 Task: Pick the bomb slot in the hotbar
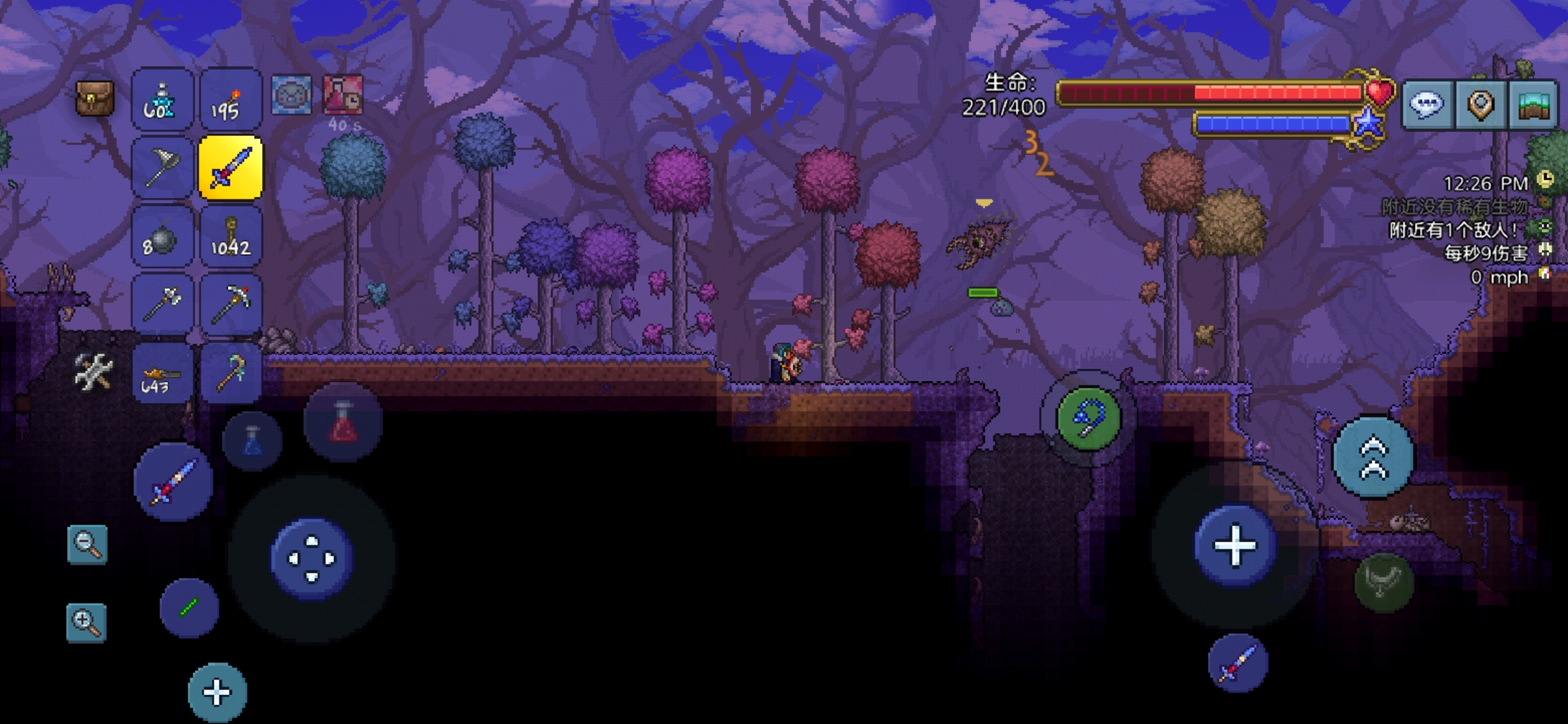click(x=161, y=238)
